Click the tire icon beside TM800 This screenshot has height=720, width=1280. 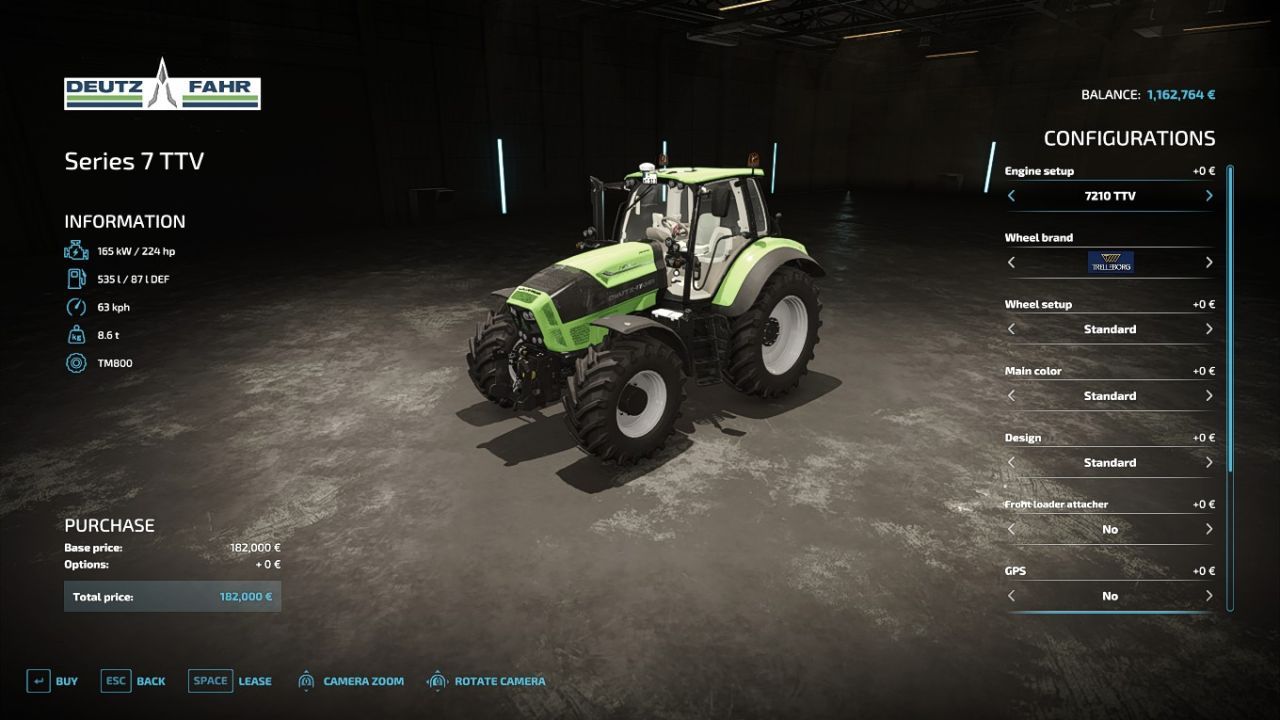(75, 363)
